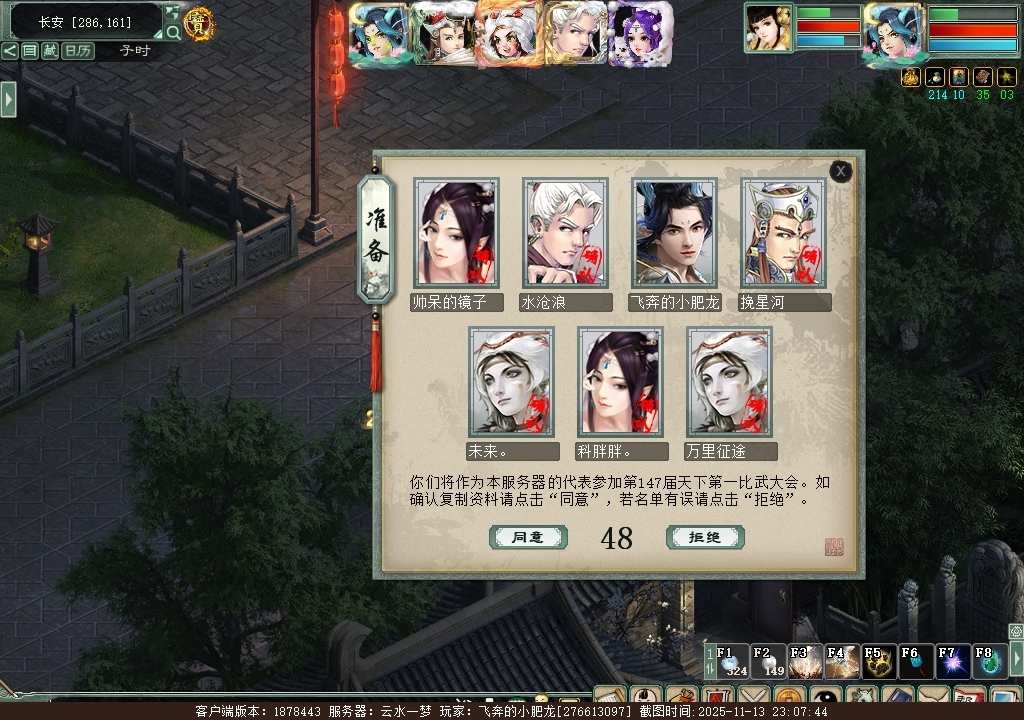Click the 藏 button under the minimap

point(50,51)
